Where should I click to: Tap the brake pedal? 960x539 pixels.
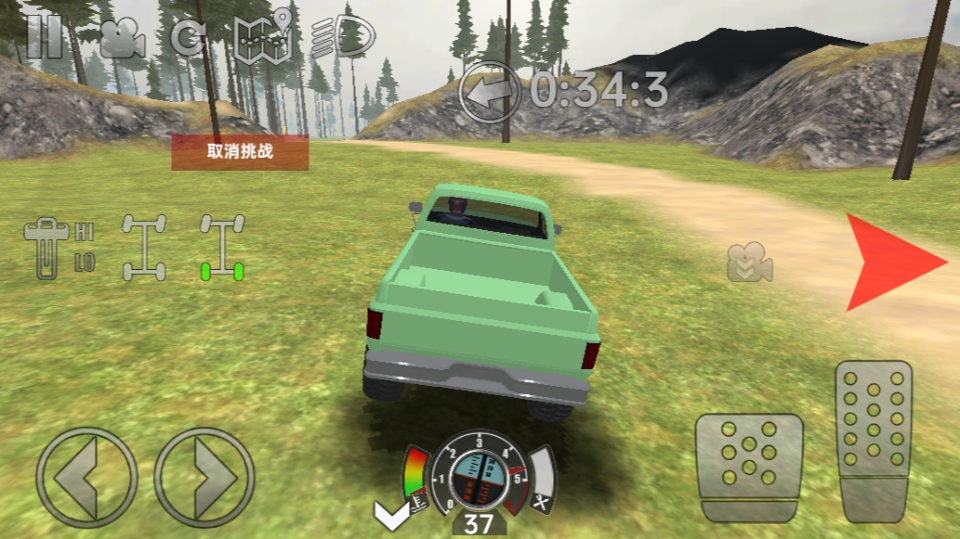(x=750, y=467)
